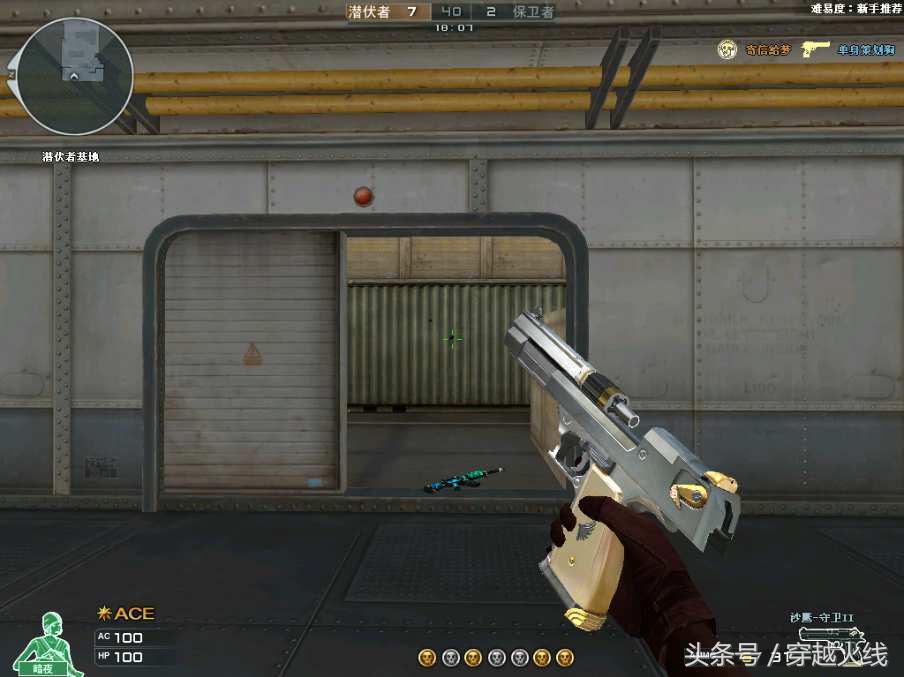Click the gold pistol kill feed icon
Viewport: 904px width, 677px height.
tap(816, 49)
